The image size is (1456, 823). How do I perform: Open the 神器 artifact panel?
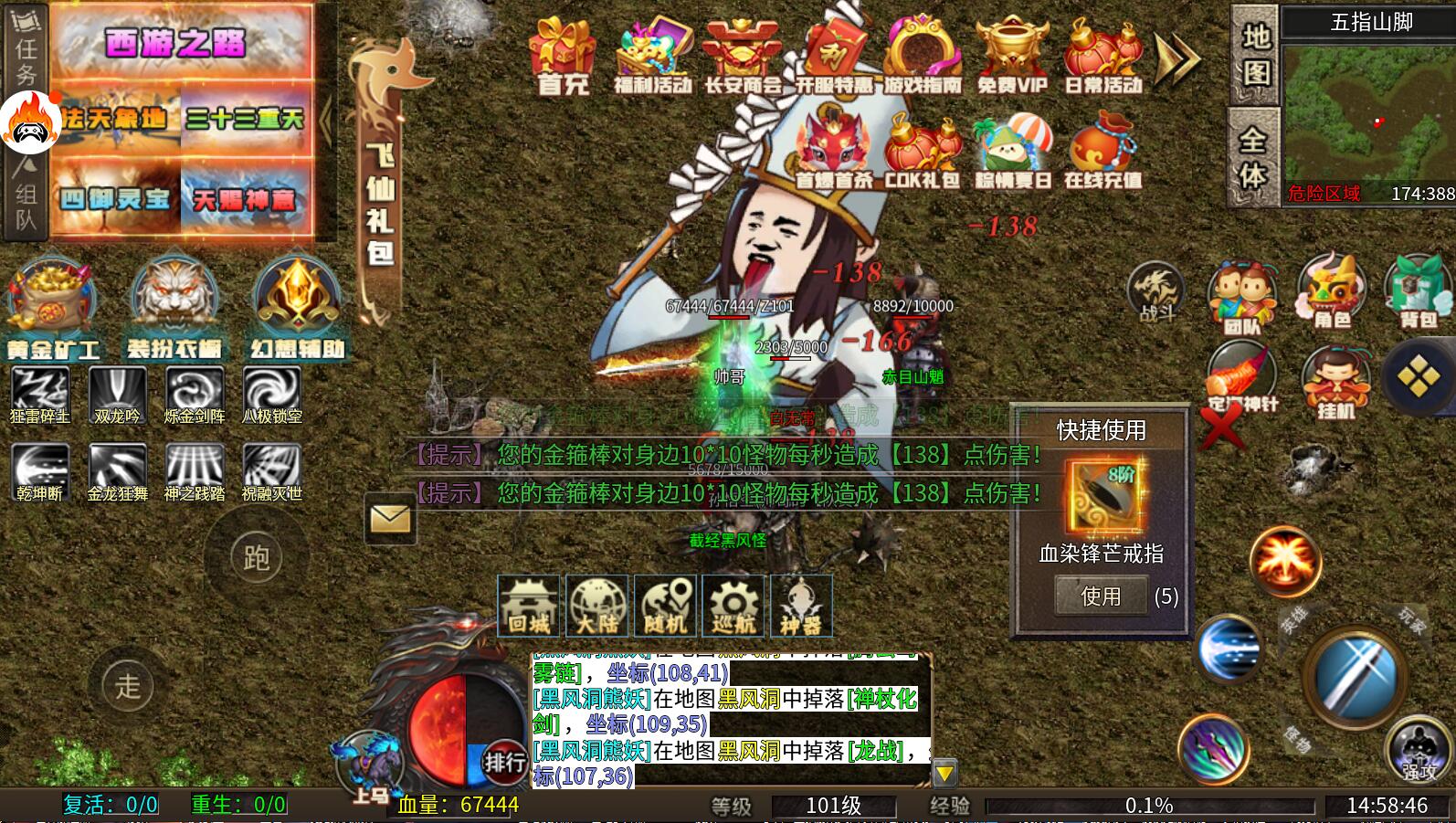(x=801, y=606)
